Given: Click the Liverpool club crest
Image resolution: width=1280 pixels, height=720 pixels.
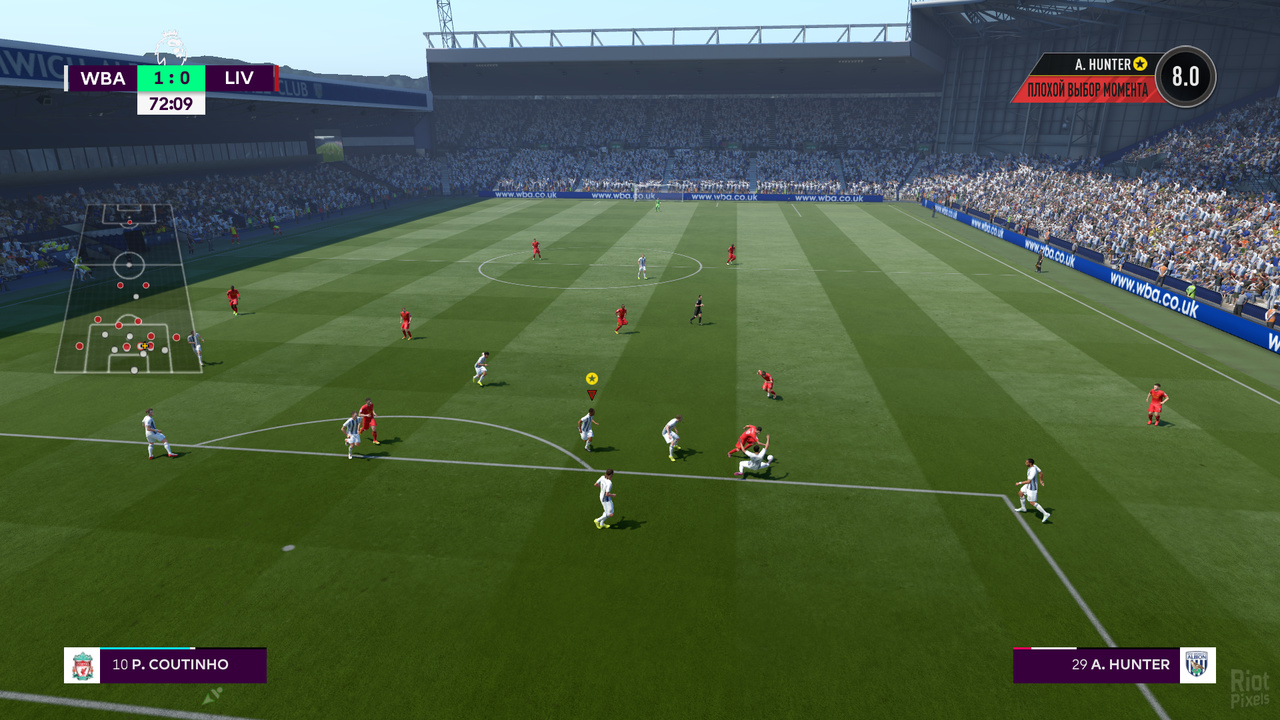Looking at the screenshot, I should click(x=82, y=665).
